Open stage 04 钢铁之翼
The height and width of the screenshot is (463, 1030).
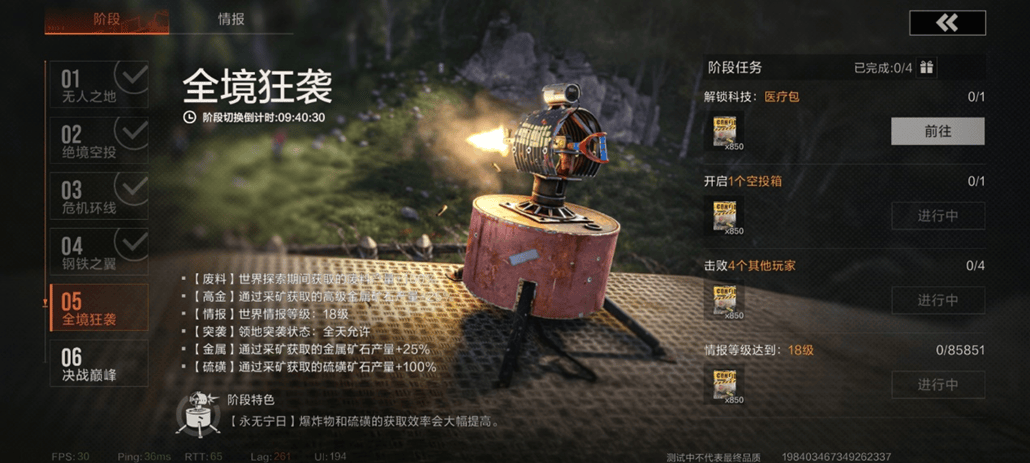coord(98,252)
